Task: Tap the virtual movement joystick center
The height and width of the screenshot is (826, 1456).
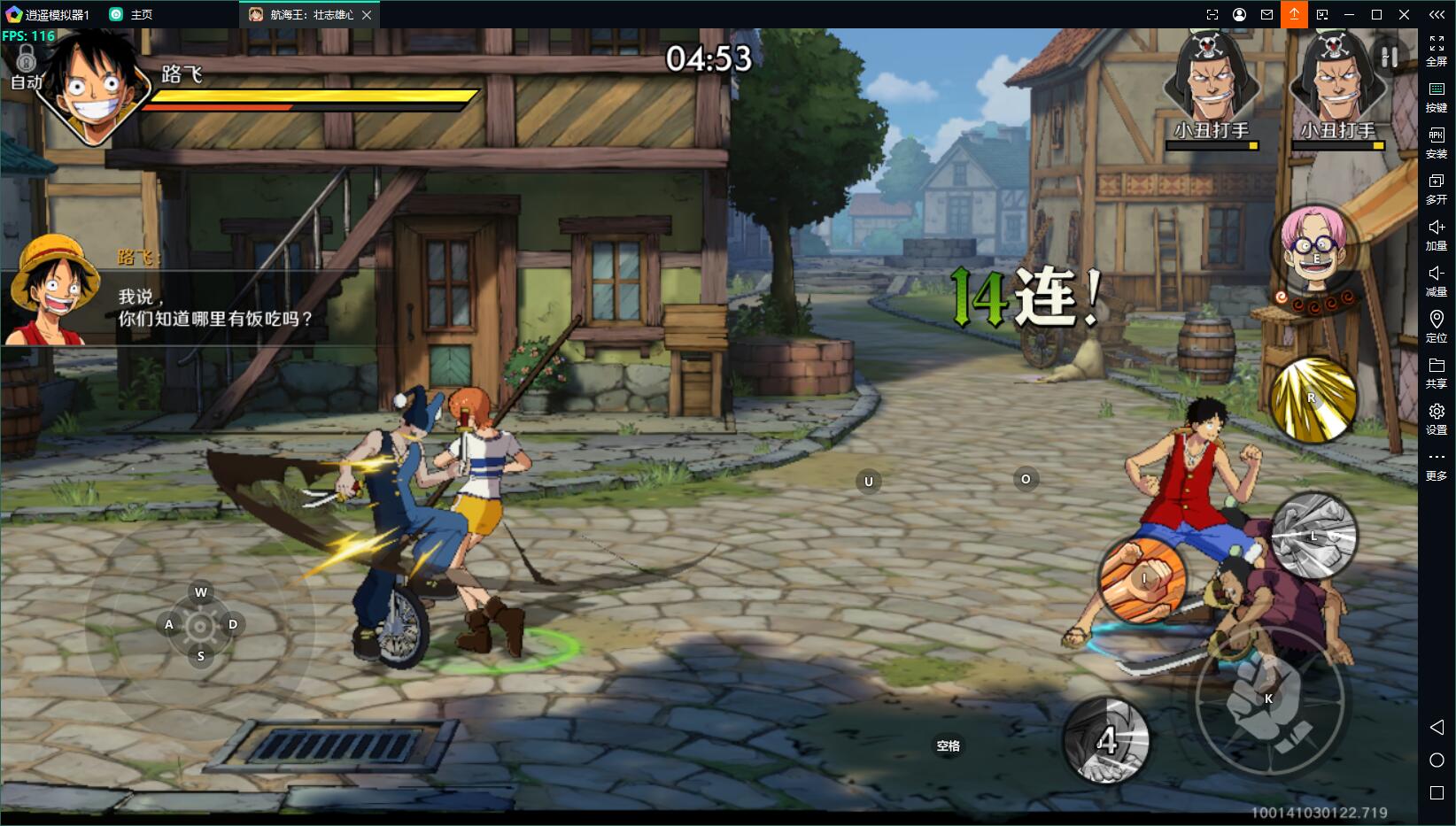Action: [201, 625]
